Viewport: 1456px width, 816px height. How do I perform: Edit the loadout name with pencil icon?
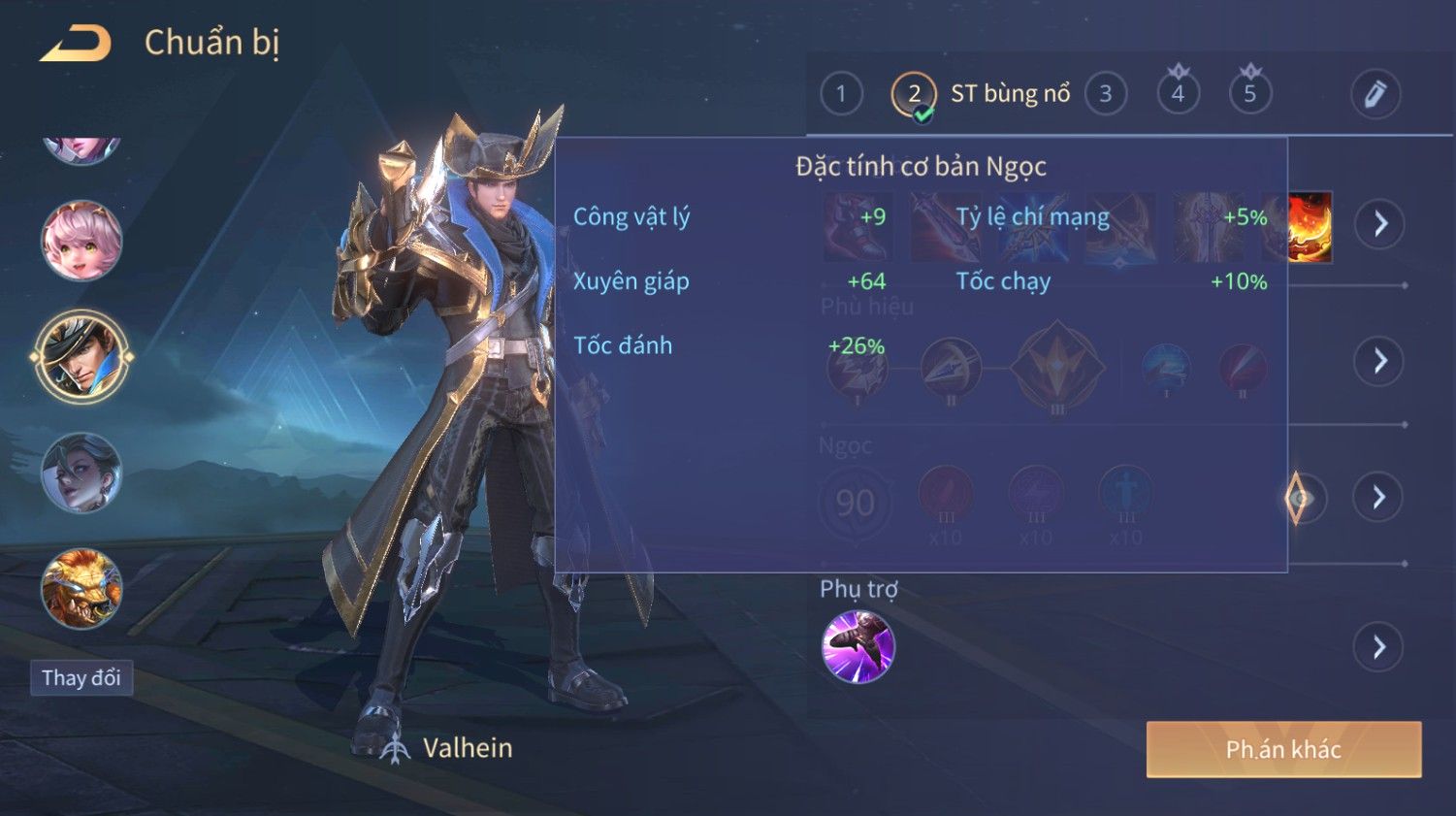coord(1375,94)
